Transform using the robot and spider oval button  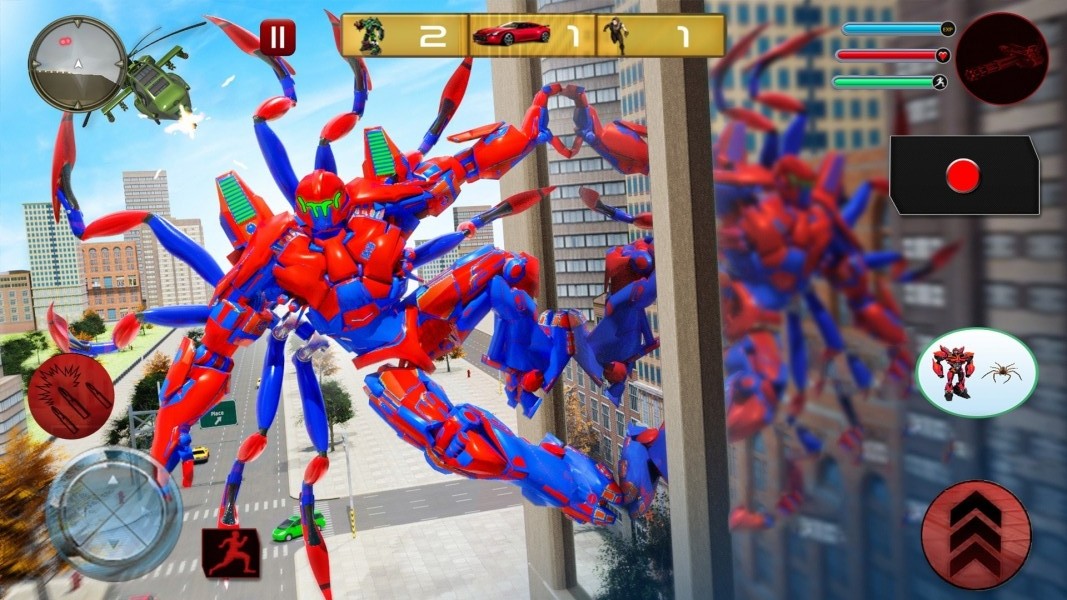[x=976, y=373]
